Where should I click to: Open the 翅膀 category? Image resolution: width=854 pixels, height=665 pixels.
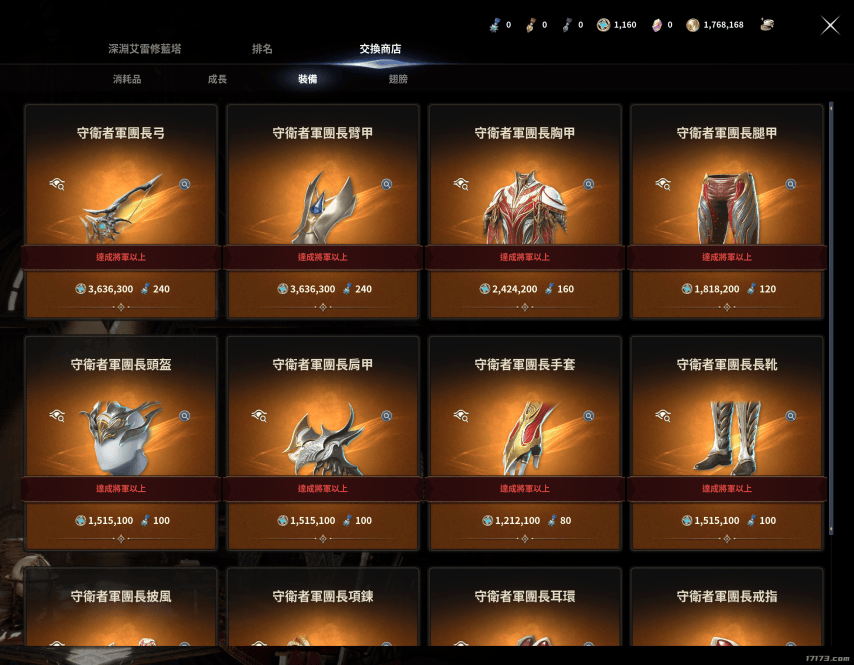[398, 79]
